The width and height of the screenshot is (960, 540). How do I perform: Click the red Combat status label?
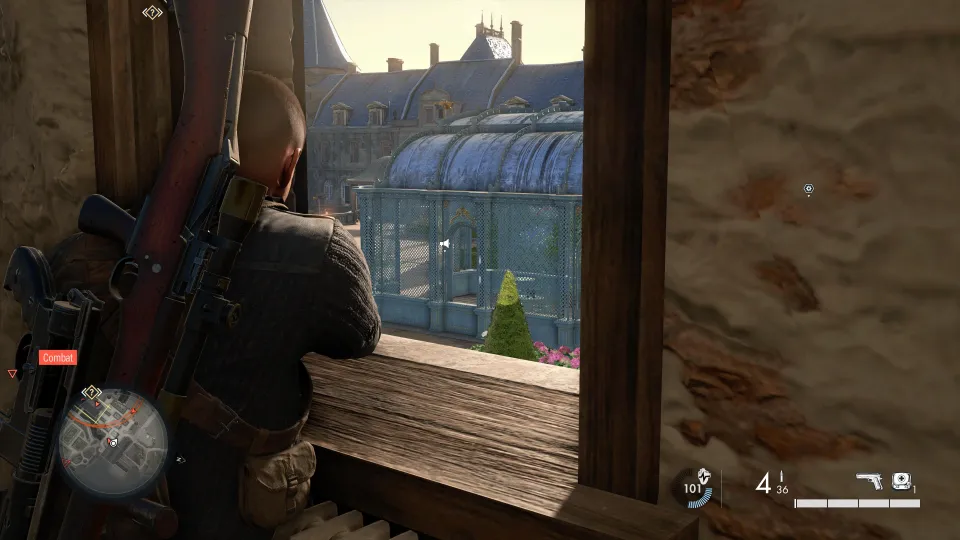pyautogui.click(x=57, y=357)
